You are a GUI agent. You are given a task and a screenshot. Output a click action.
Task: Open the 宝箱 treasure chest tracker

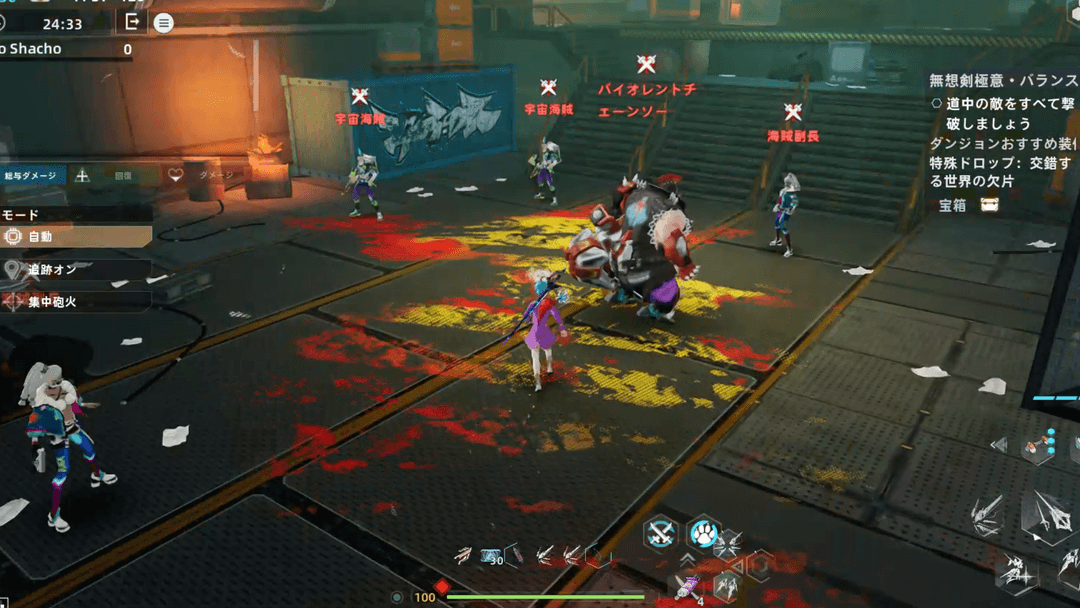[968, 205]
